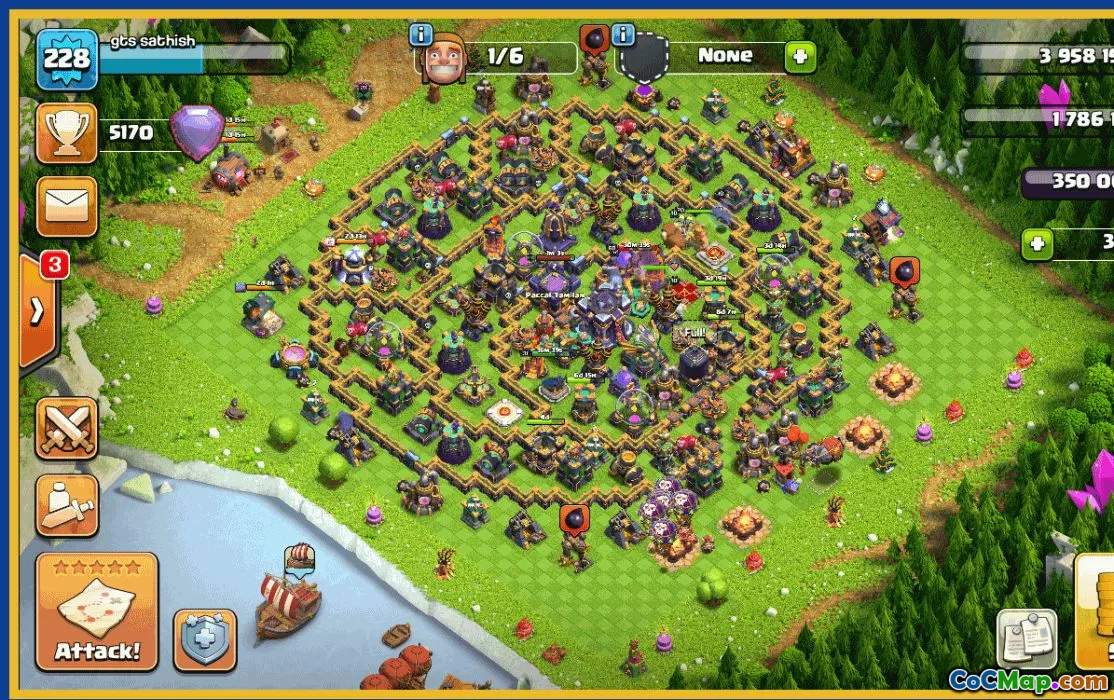Add a shield with the green plus
The image size is (1114, 700).
(799, 57)
